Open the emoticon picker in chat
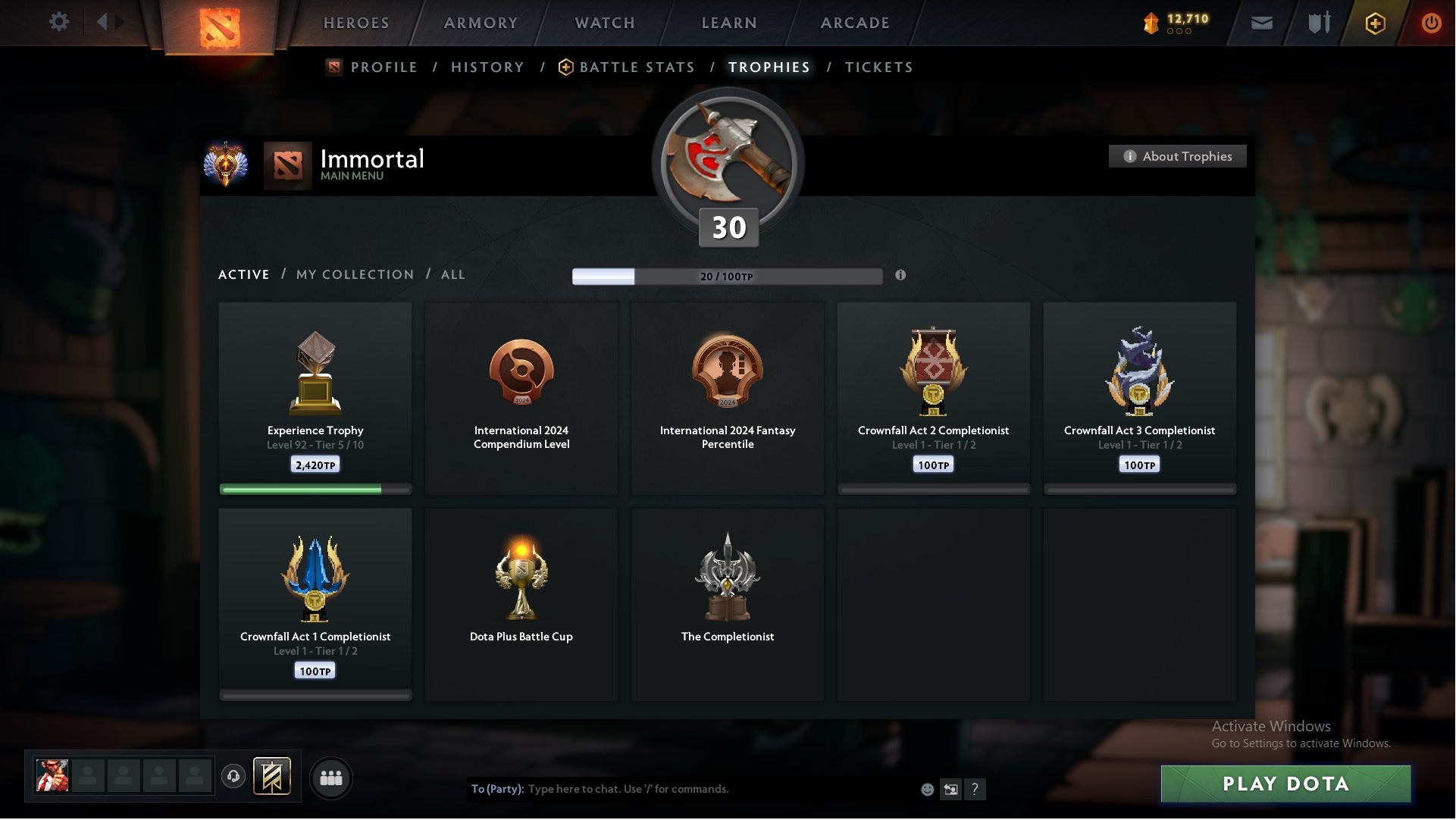Viewport: 1456px width, 820px height. (x=926, y=789)
